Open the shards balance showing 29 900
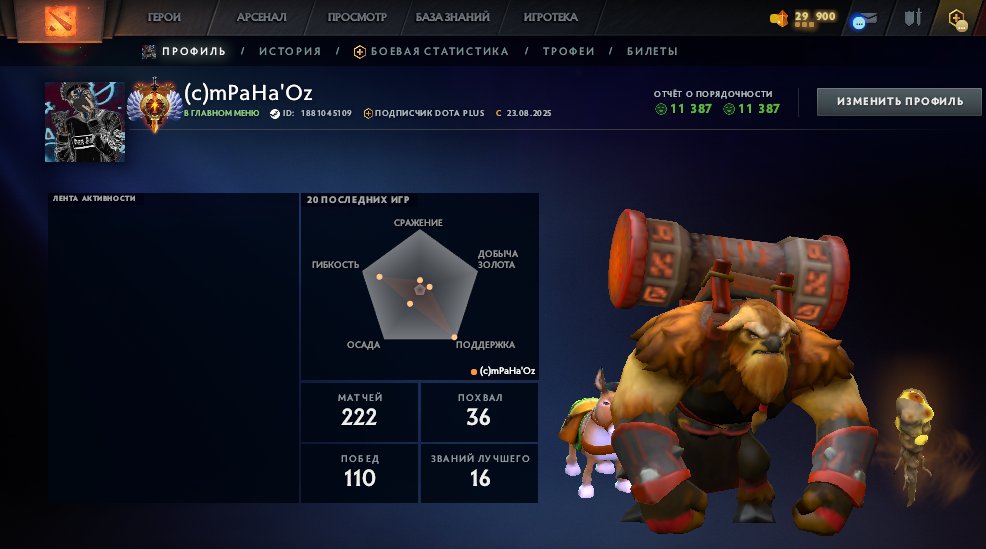Image resolution: width=986 pixels, height=549 pixels. click(803, 18)
